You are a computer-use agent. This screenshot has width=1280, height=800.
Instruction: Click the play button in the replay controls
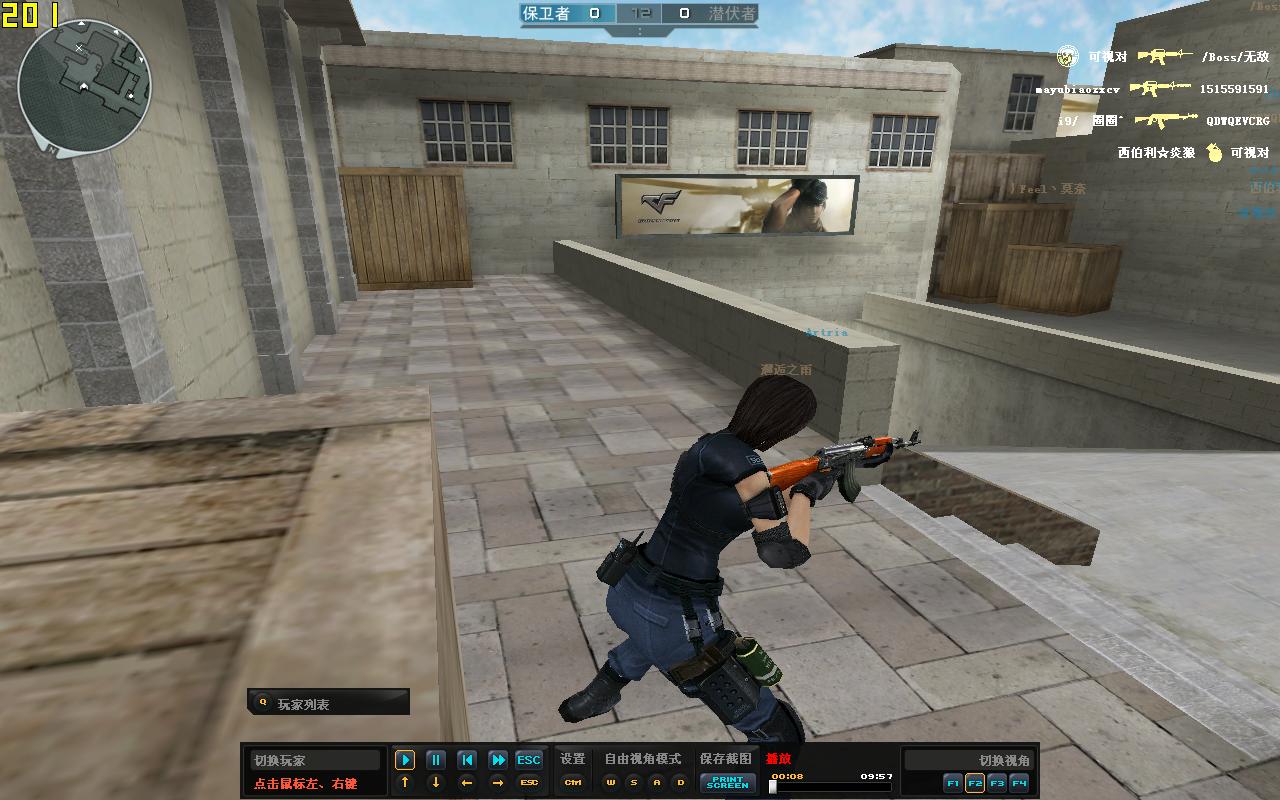coord(404,760)
